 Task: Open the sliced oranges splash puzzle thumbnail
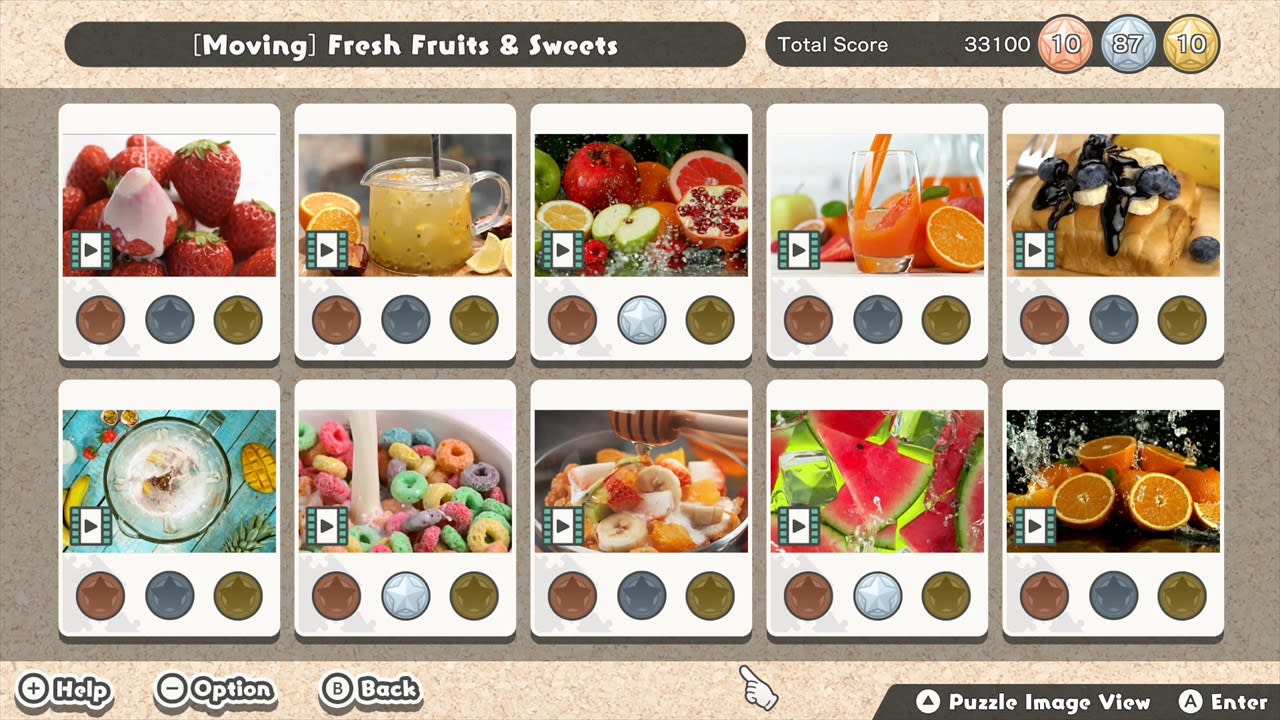point(1113,478)
